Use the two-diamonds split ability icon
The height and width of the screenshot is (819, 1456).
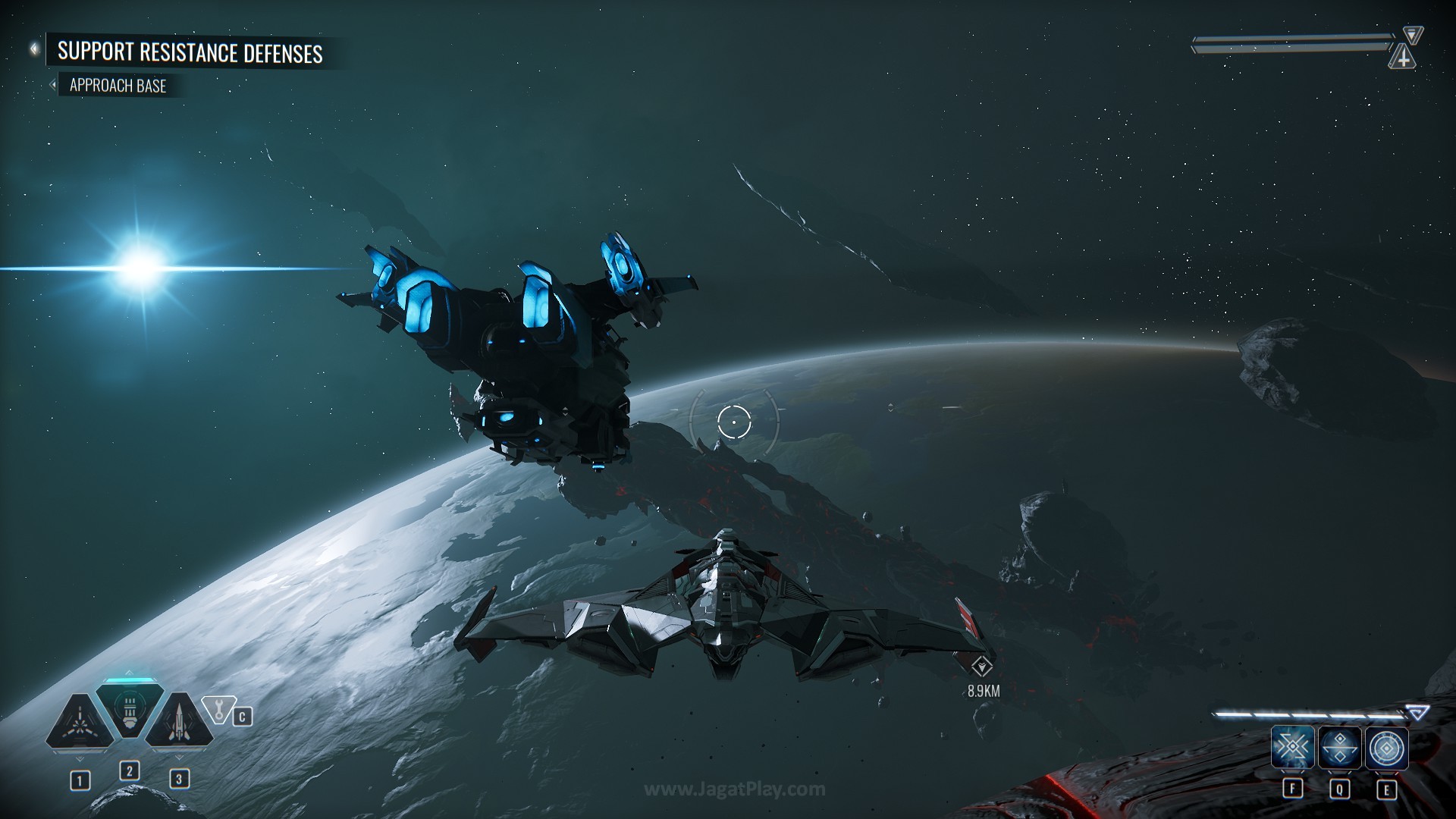point(1340,748)
